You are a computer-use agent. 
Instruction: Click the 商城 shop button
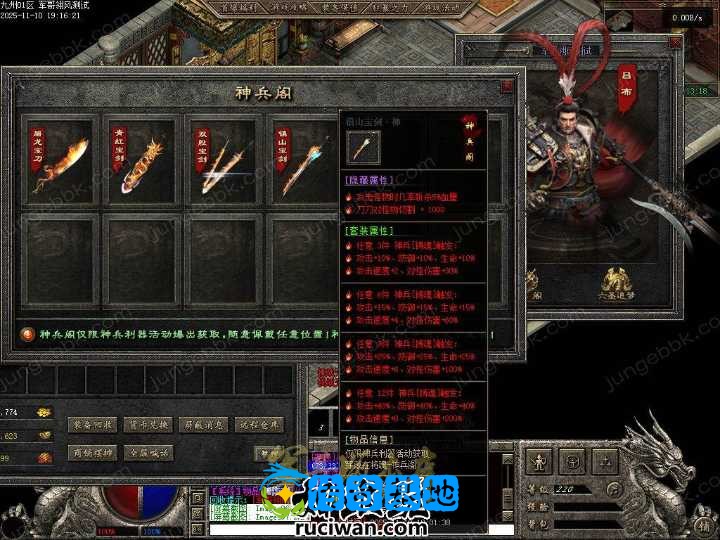93,452
